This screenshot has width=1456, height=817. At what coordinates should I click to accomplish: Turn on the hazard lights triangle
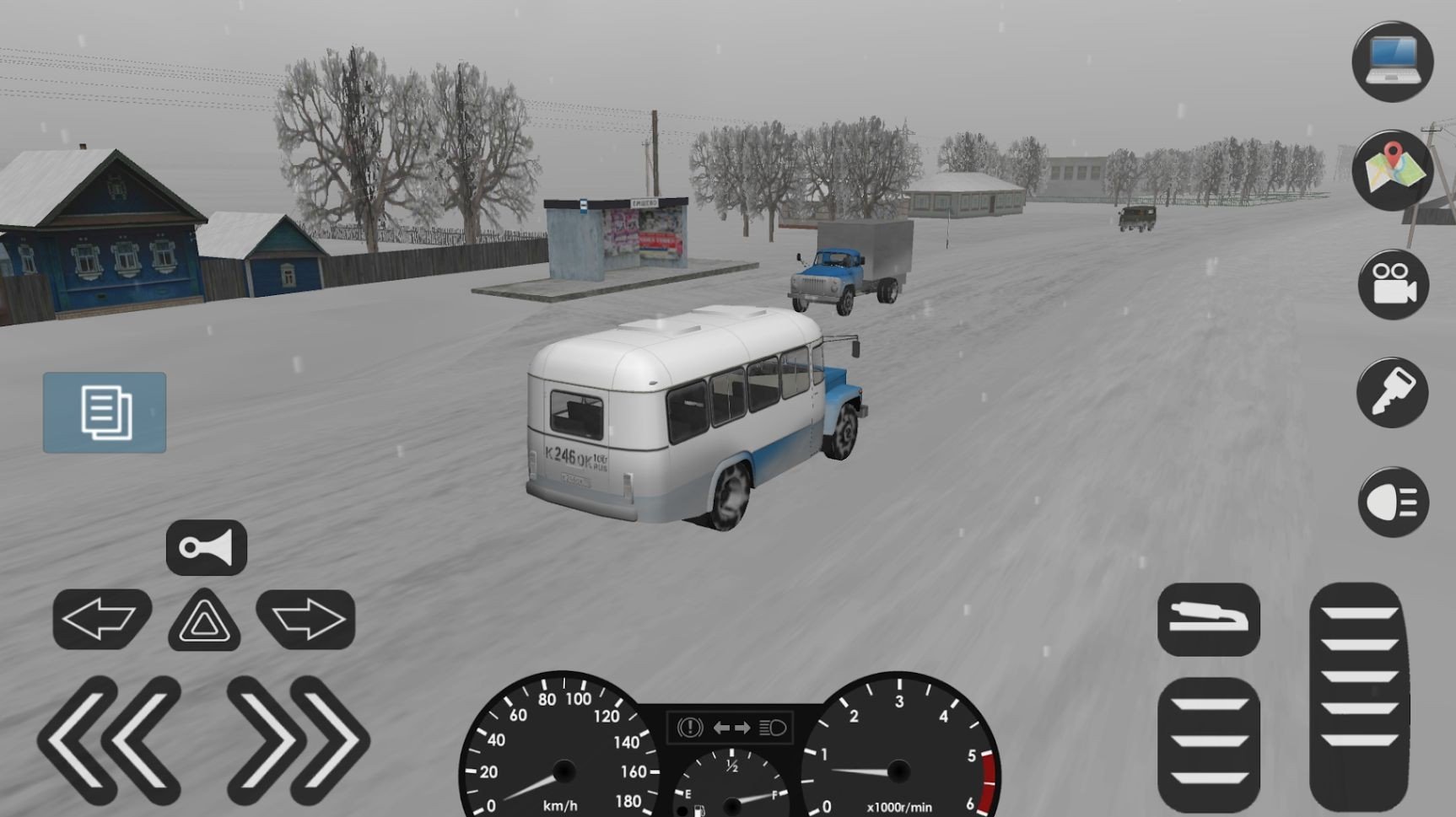[204, 621]
